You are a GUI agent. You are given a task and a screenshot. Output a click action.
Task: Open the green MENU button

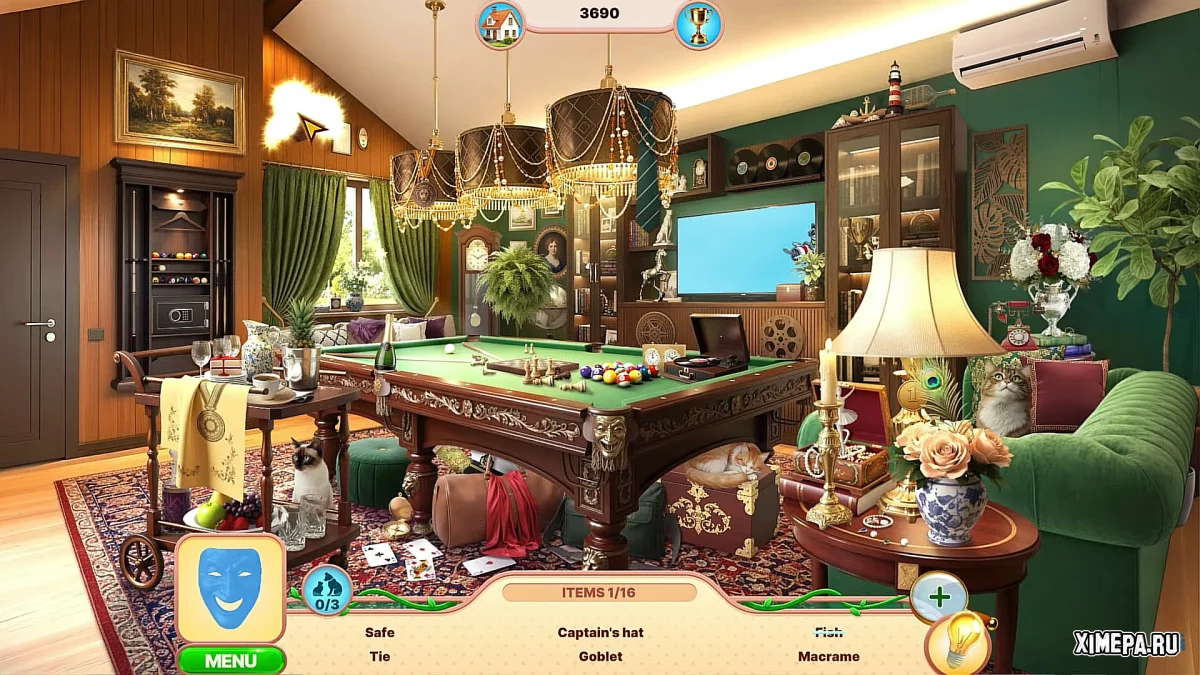tap(231, 660)
